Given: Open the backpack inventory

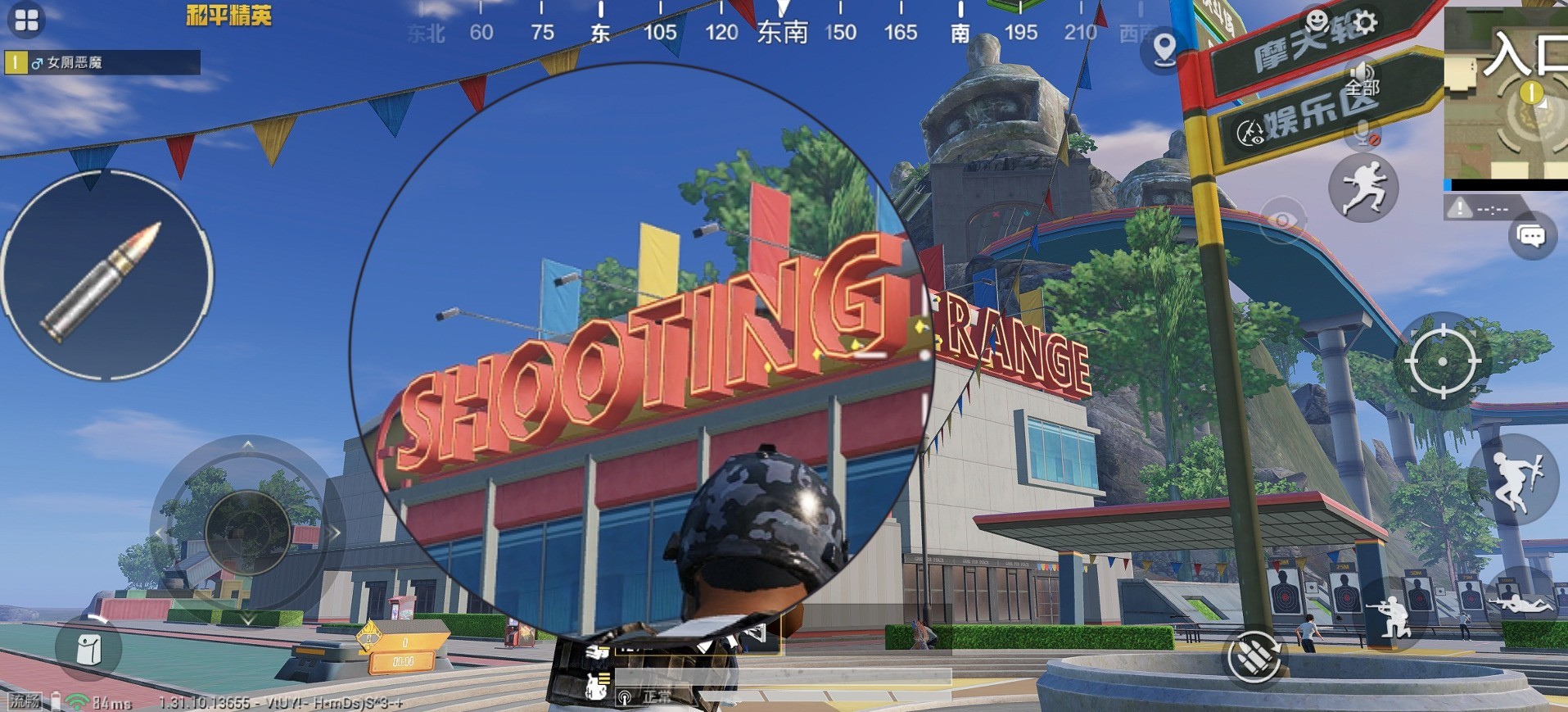Looking at the screenshot, I should [88, 649].
